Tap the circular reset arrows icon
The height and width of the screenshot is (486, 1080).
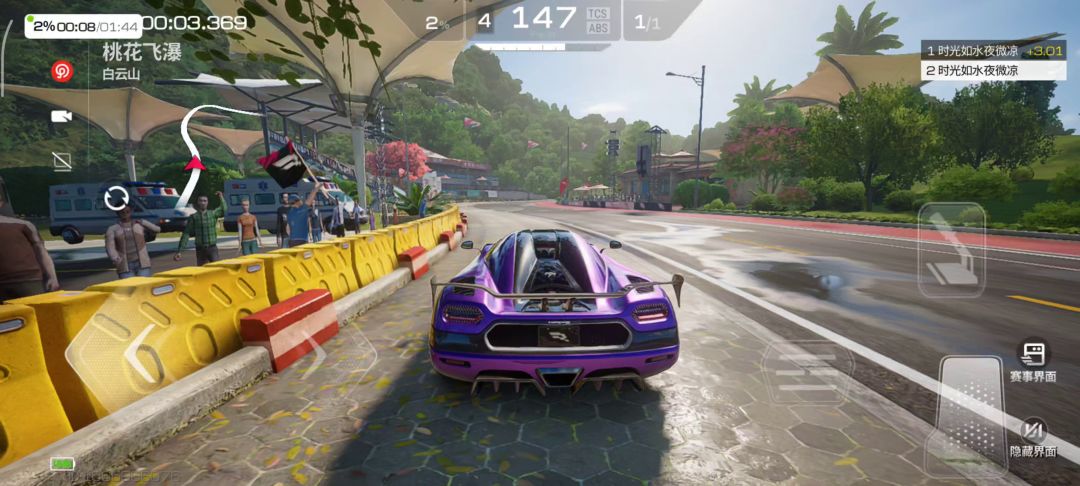(117, 196)
